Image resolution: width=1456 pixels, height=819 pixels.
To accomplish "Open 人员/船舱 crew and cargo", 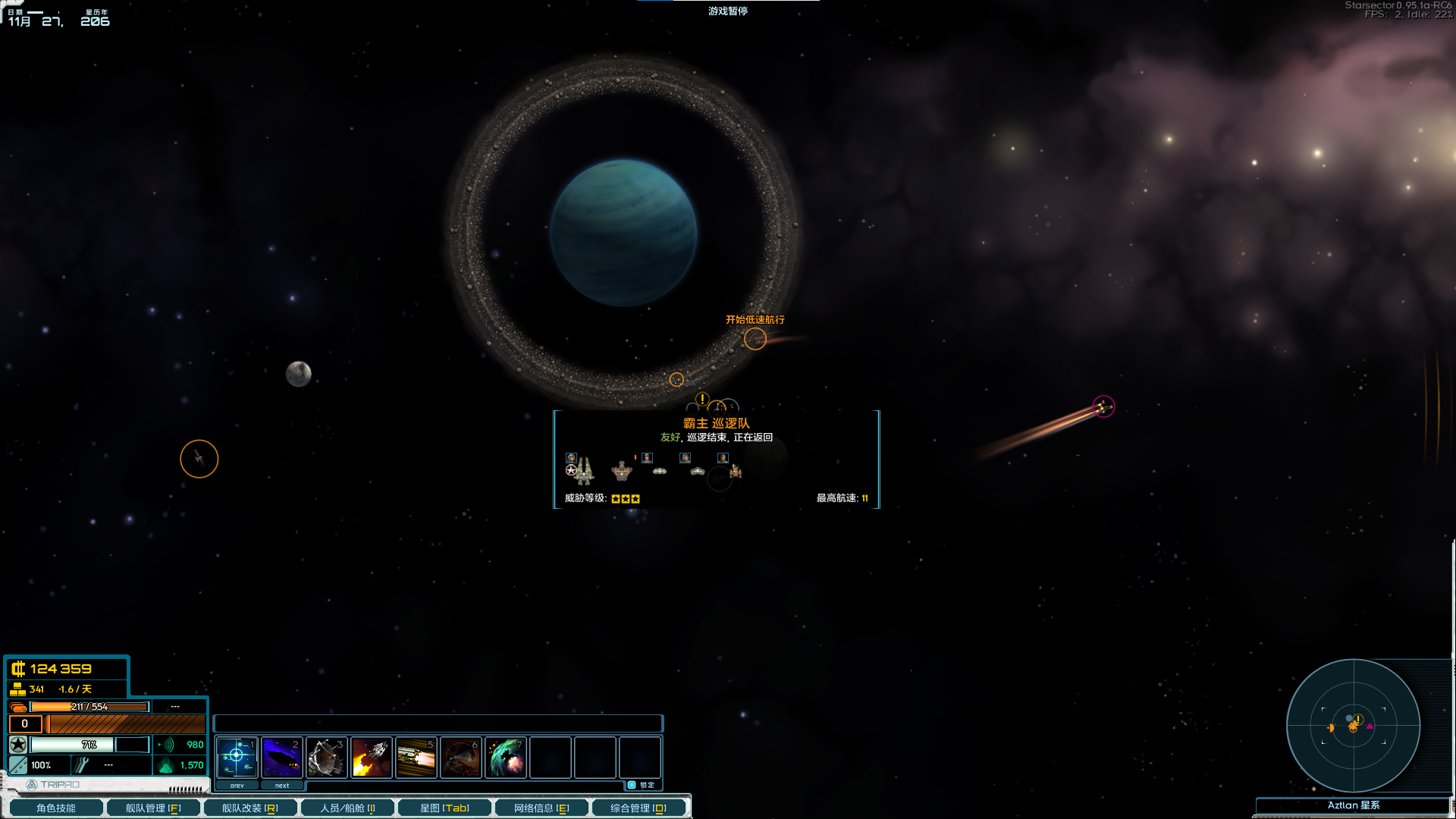I will click(x=347, y=808).
